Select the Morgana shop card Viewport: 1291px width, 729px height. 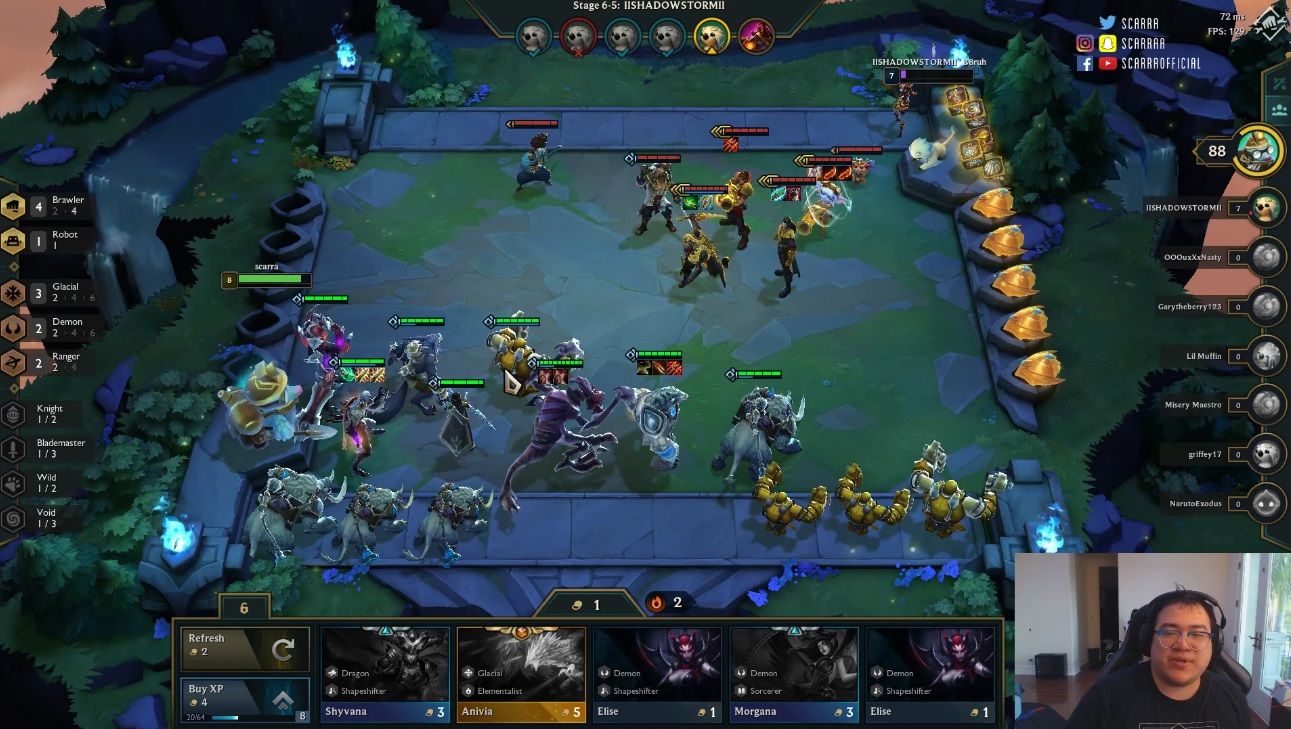(x=794, y=675)
